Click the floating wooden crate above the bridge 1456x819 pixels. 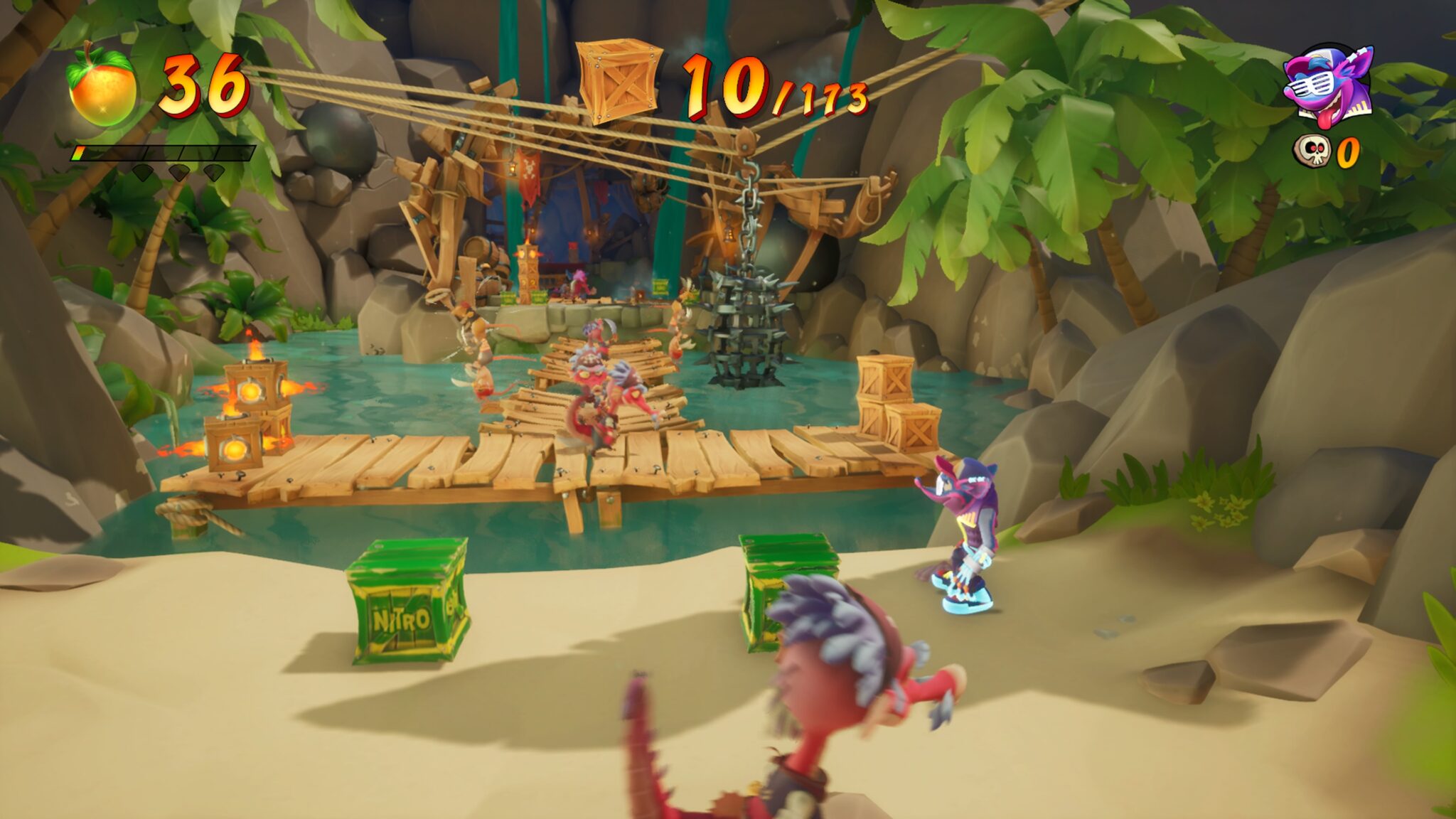click(x=620, y=80)
